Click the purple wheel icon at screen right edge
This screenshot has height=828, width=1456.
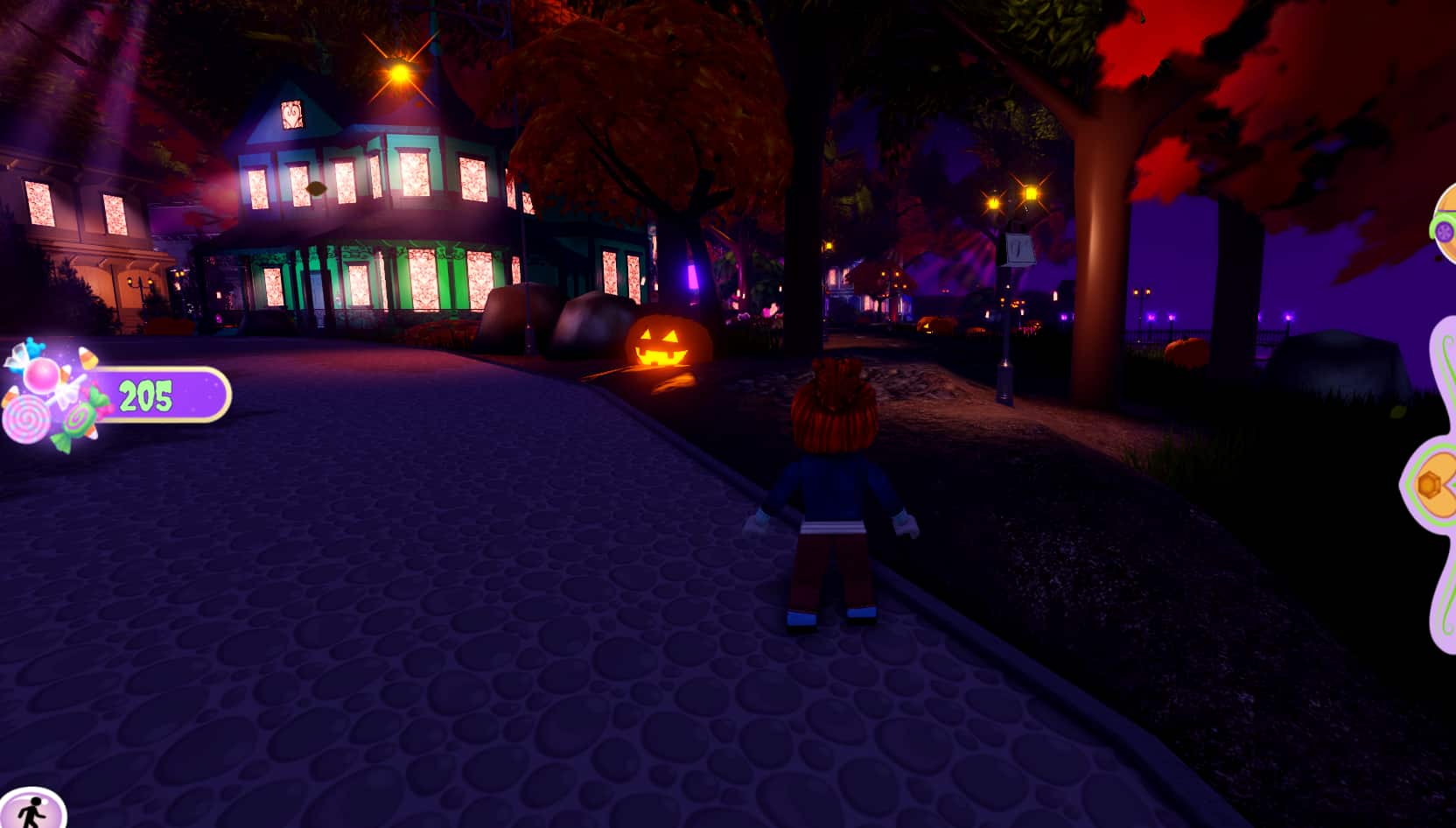click(x=1445, y=230)
